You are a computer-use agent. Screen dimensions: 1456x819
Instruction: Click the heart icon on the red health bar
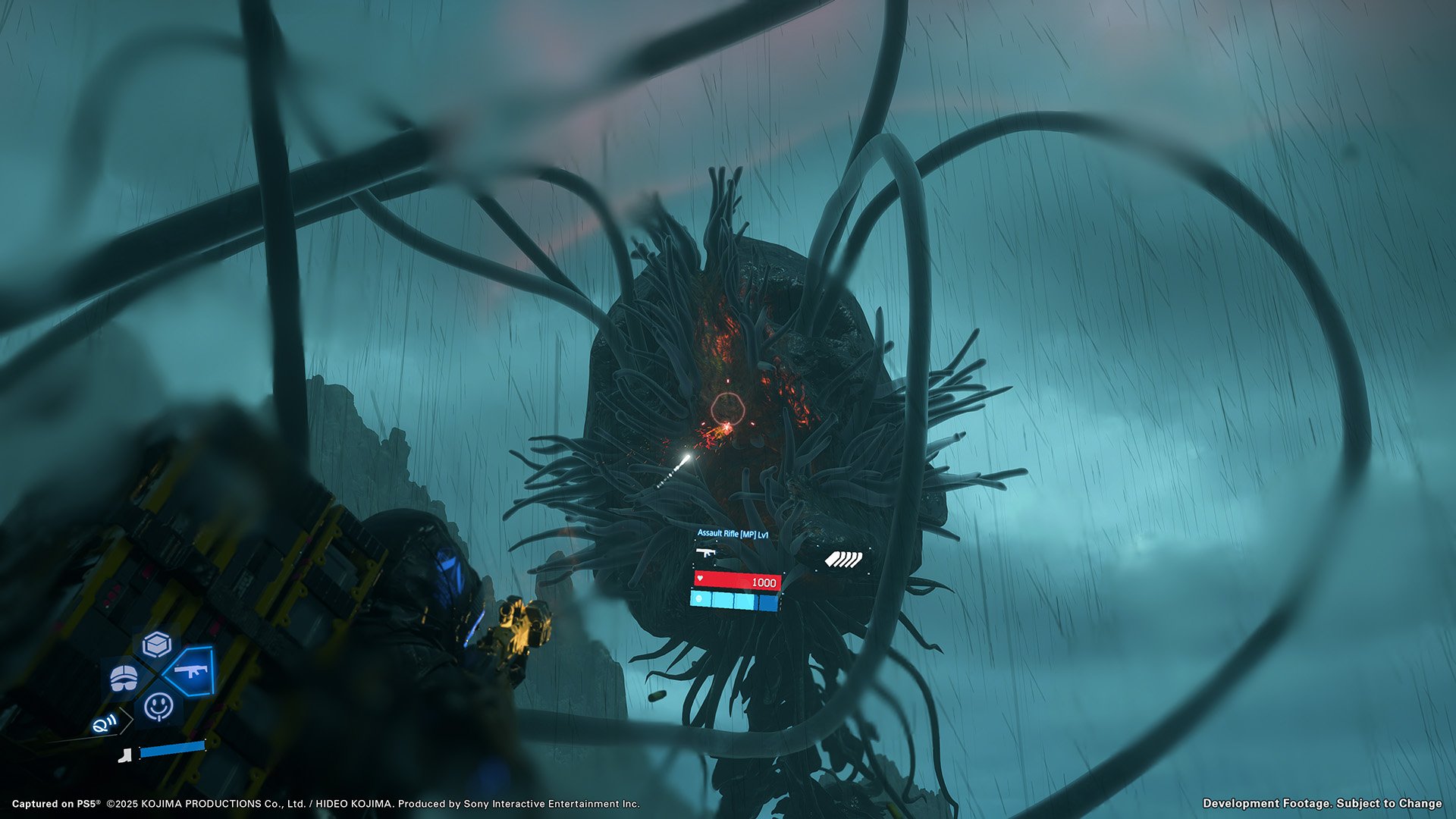click(x=700, y=579)
